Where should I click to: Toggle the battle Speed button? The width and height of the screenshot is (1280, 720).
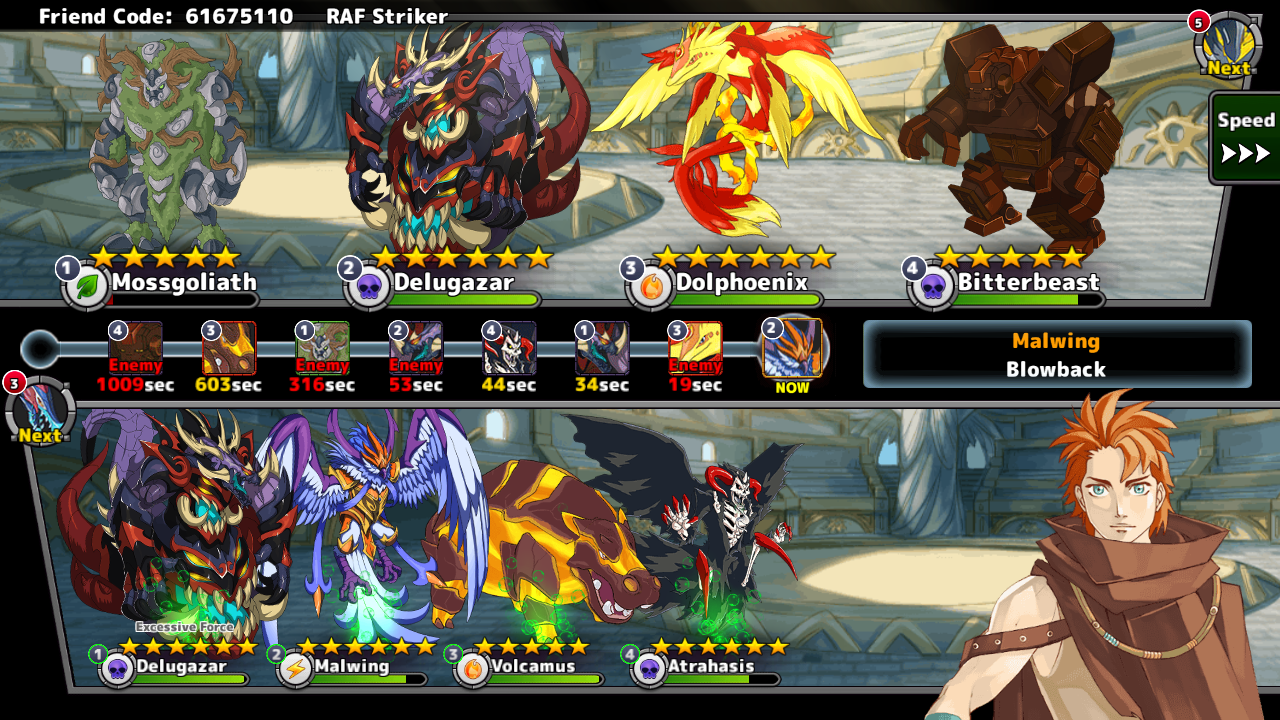[1244, 137]
